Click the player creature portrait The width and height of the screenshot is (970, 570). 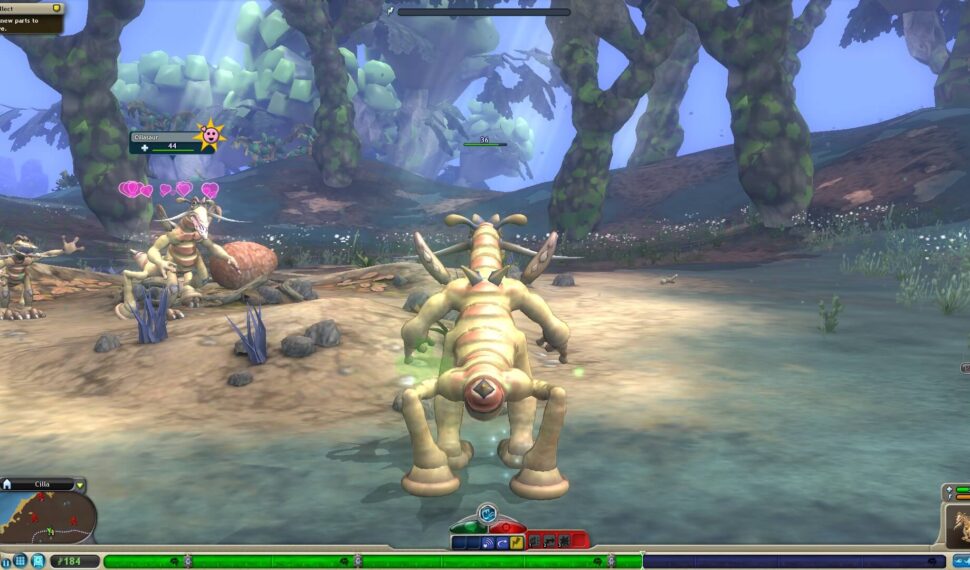tap(957, 526)
